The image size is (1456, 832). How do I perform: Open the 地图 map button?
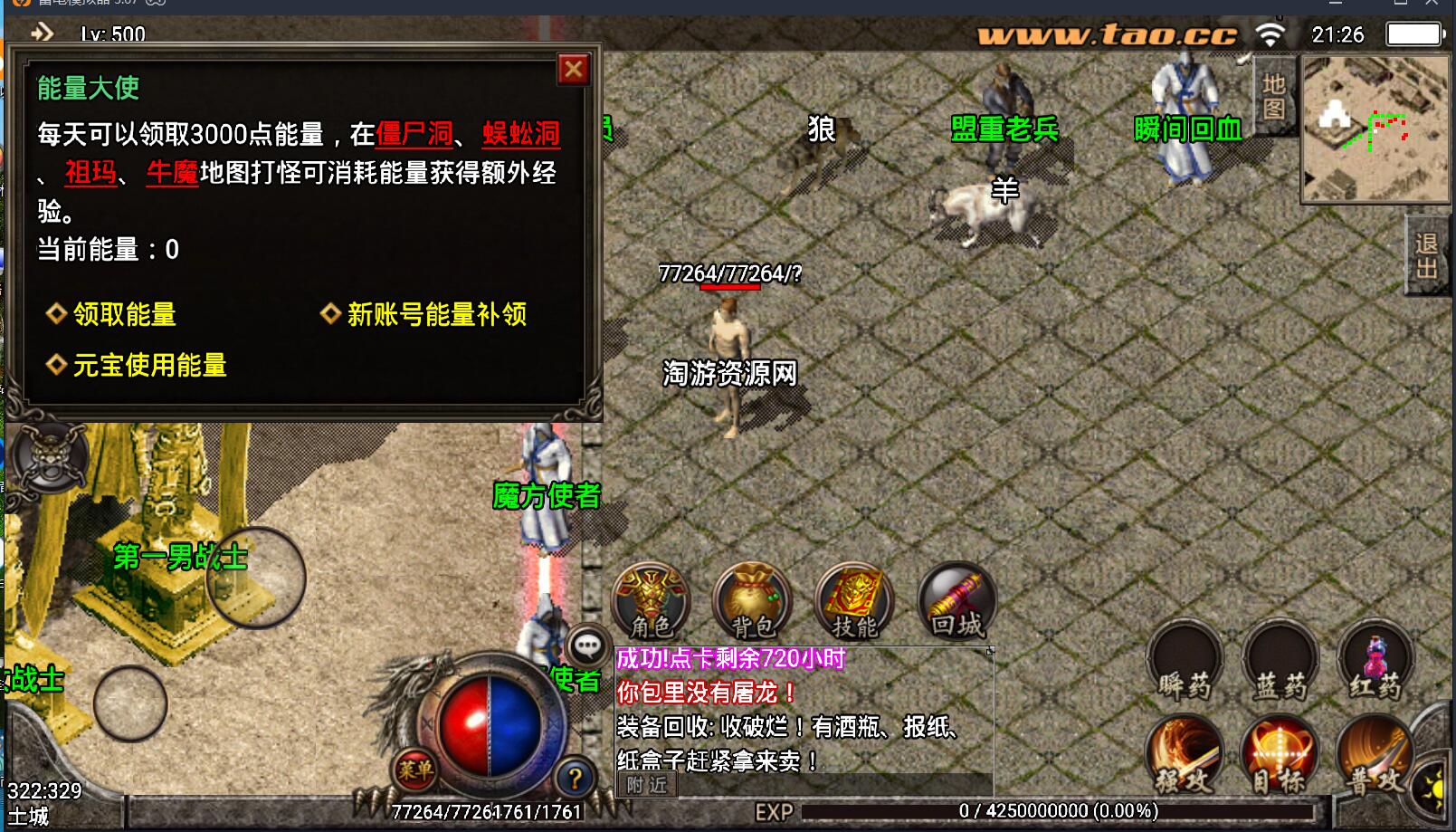[x=1274, y=97]
